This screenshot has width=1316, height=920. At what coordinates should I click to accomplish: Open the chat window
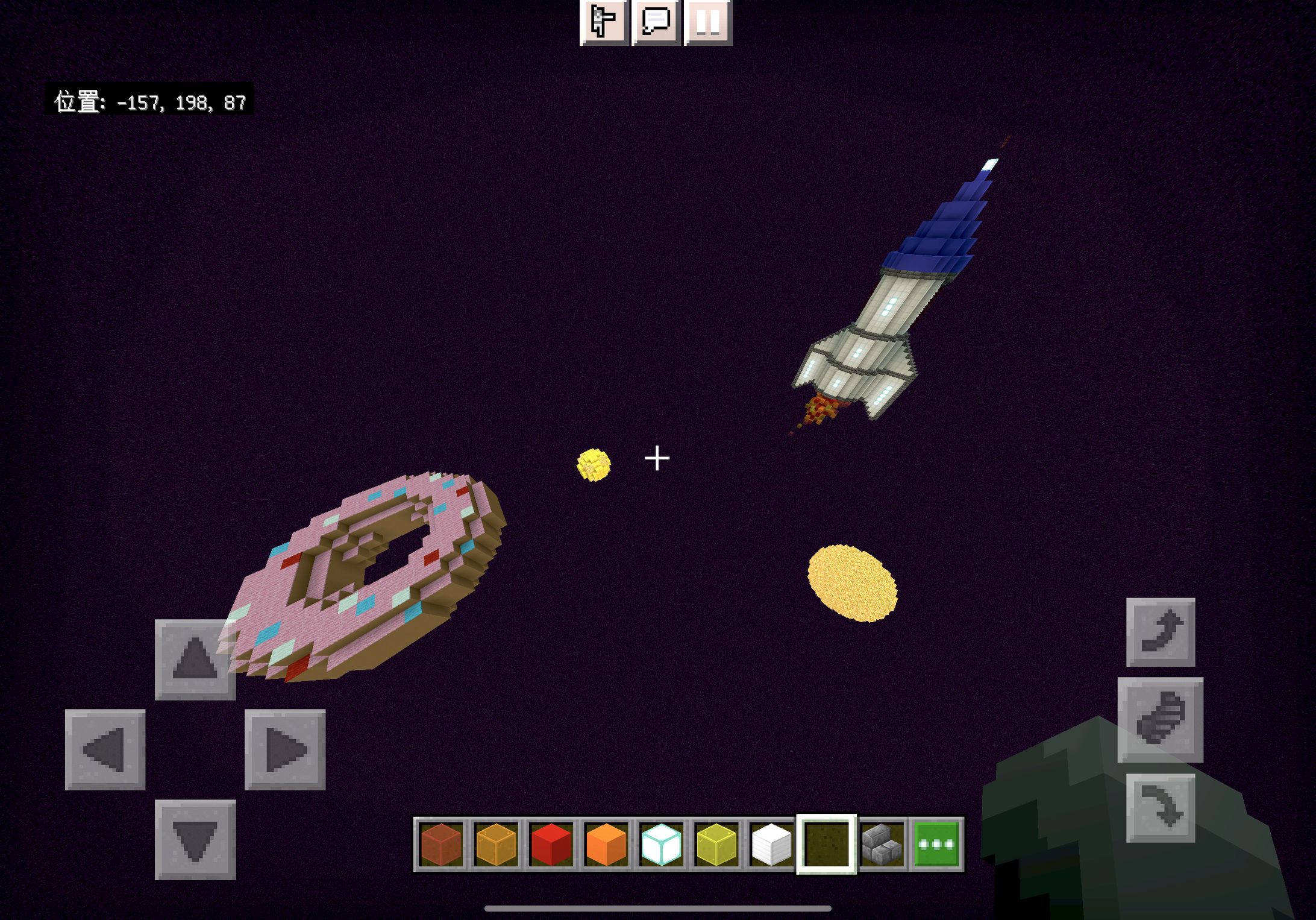656,22
